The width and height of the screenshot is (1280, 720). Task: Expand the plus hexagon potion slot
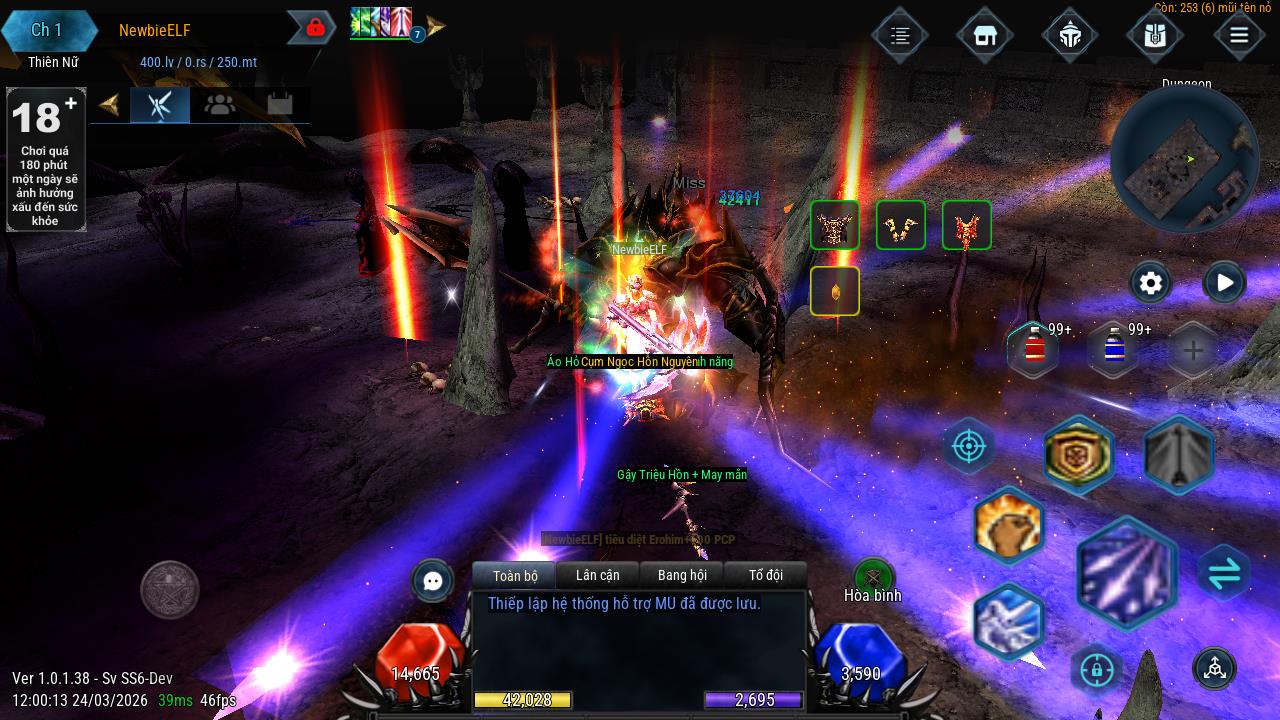pyautogui.click(x=1190, y=350)
